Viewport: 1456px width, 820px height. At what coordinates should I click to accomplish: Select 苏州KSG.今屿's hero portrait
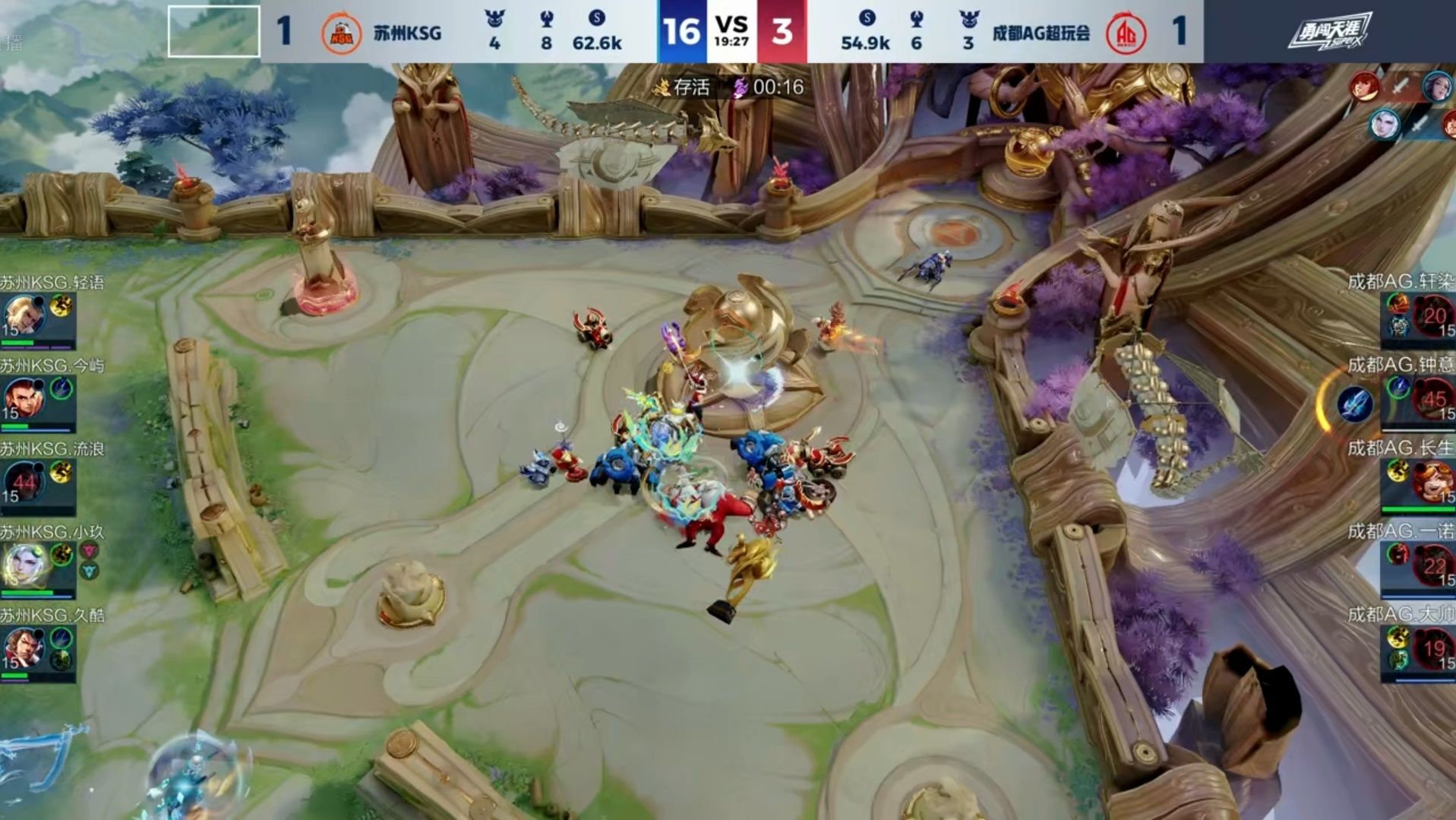24,397
